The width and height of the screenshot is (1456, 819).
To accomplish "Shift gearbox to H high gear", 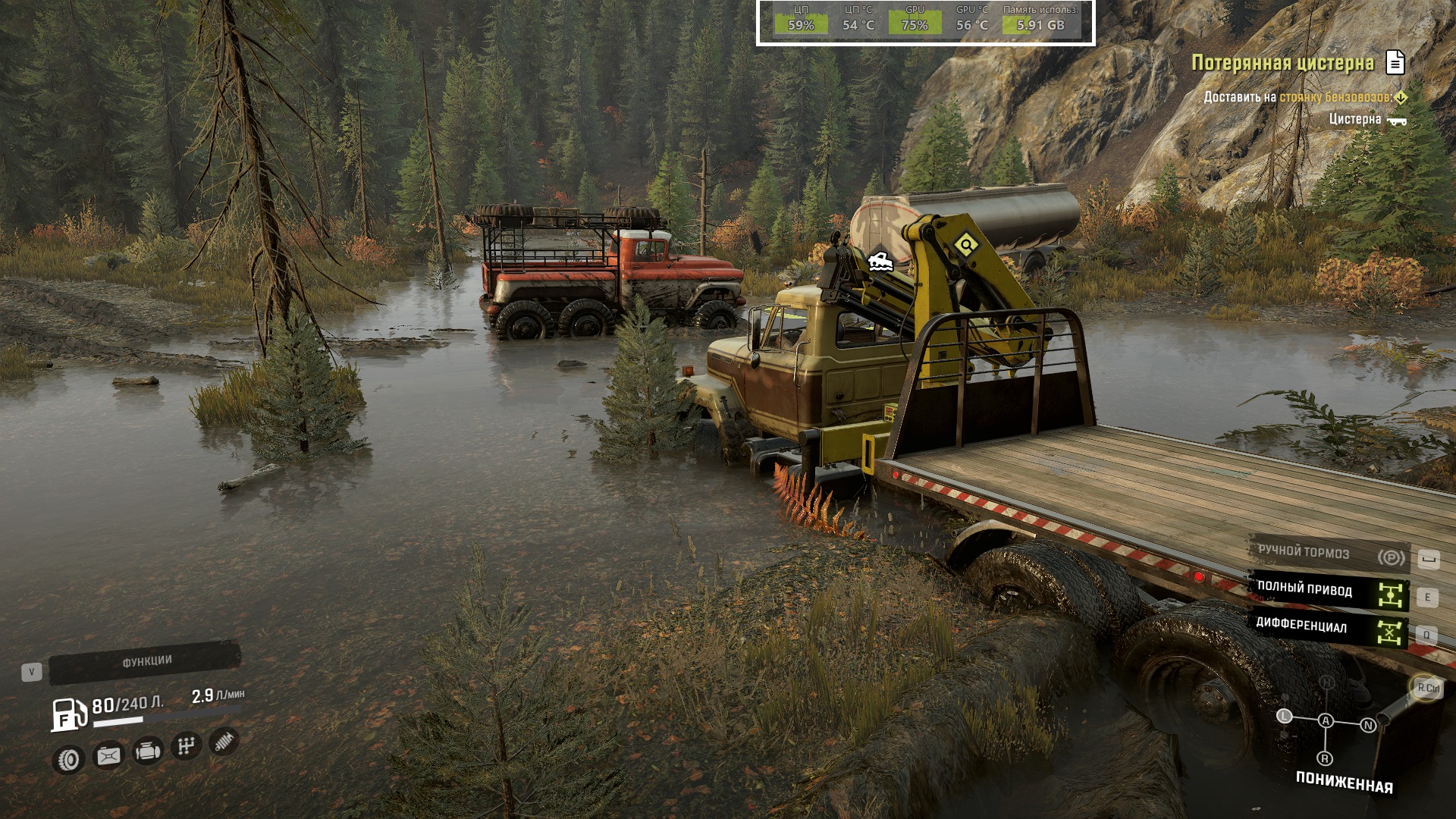I will [1327, 682].
